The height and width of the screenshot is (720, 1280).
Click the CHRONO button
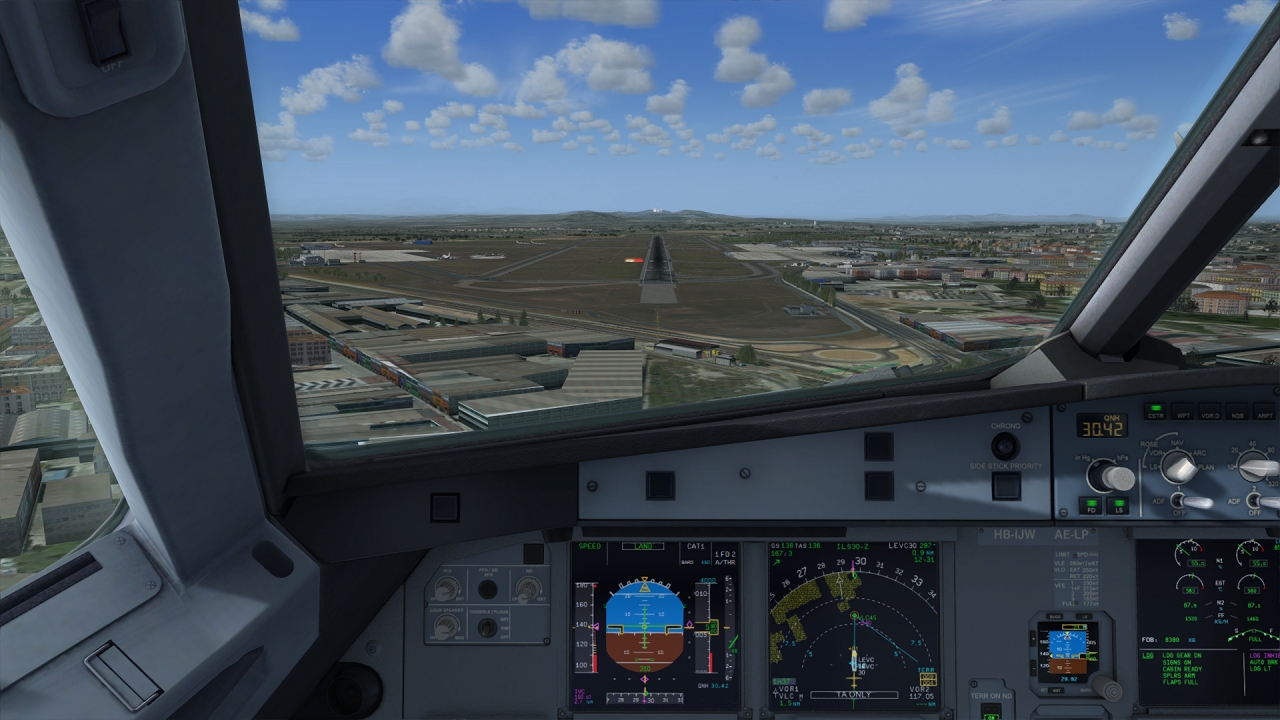[1005, 446]
